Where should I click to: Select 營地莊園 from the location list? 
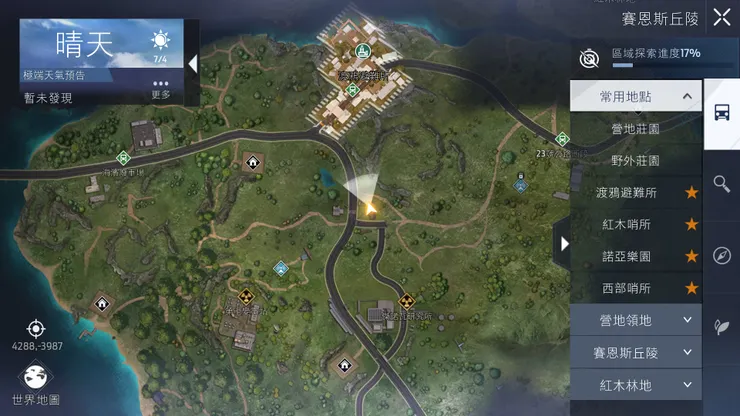click(x=635, y=128)
